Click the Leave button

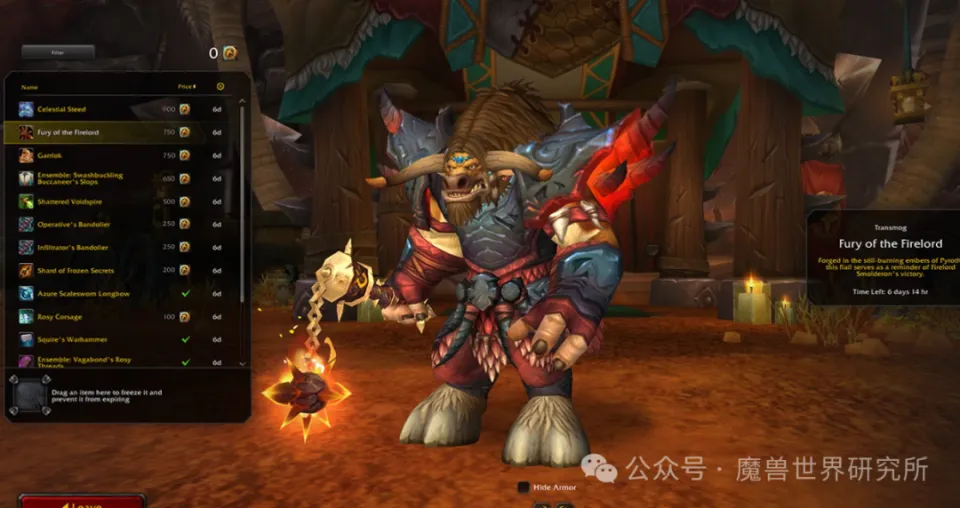[x=82, y=502]
